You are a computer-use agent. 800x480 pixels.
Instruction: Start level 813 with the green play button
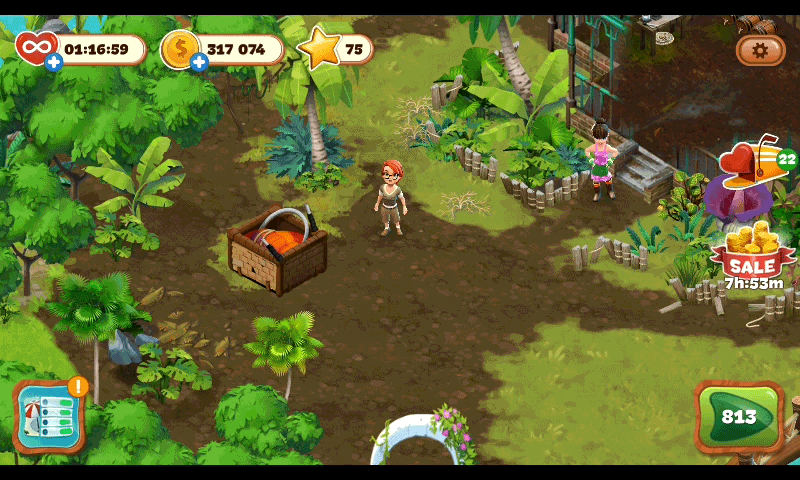[739, 416]
